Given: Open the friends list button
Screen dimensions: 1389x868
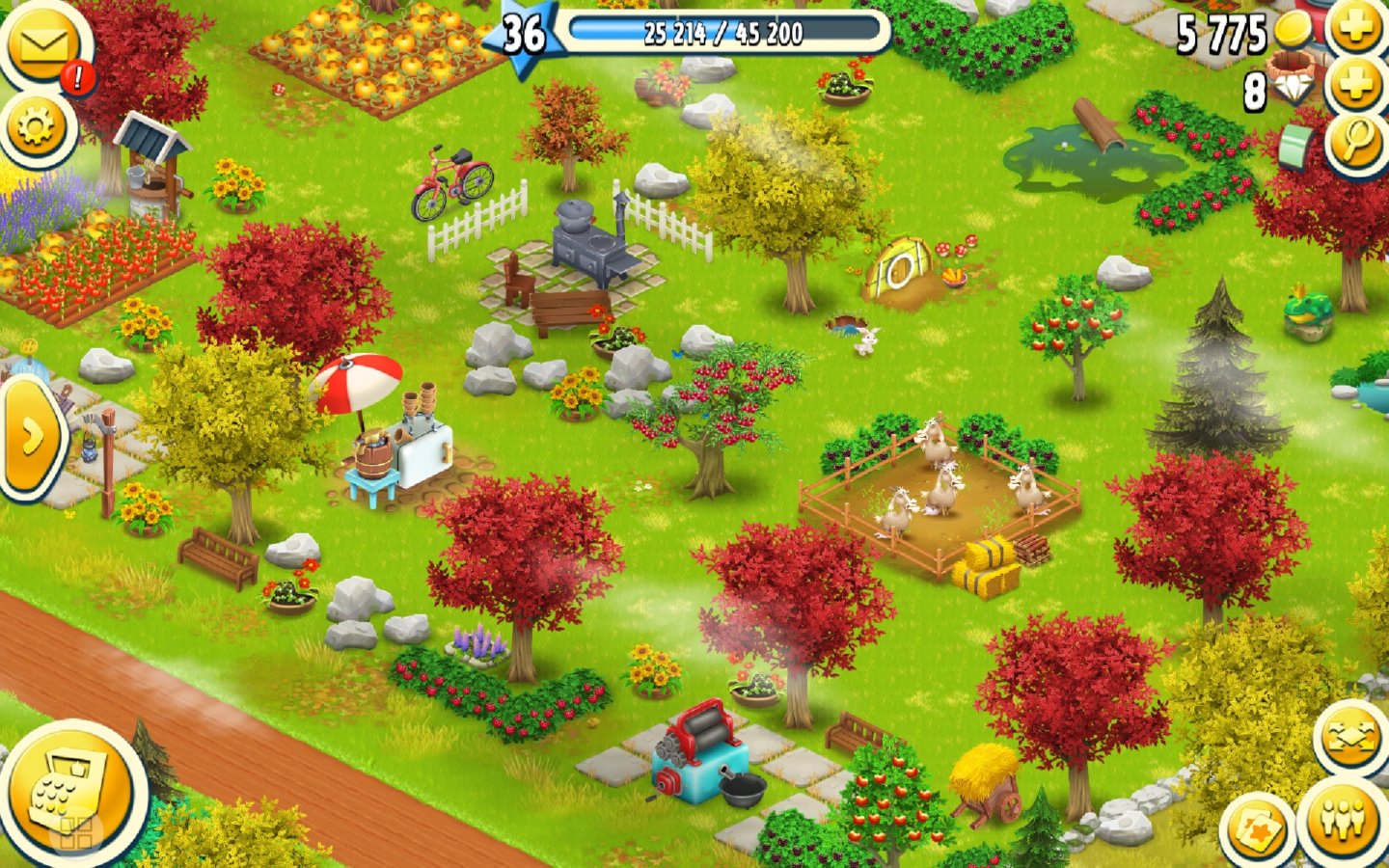Looking at the screenshot, I should 1345,820.
